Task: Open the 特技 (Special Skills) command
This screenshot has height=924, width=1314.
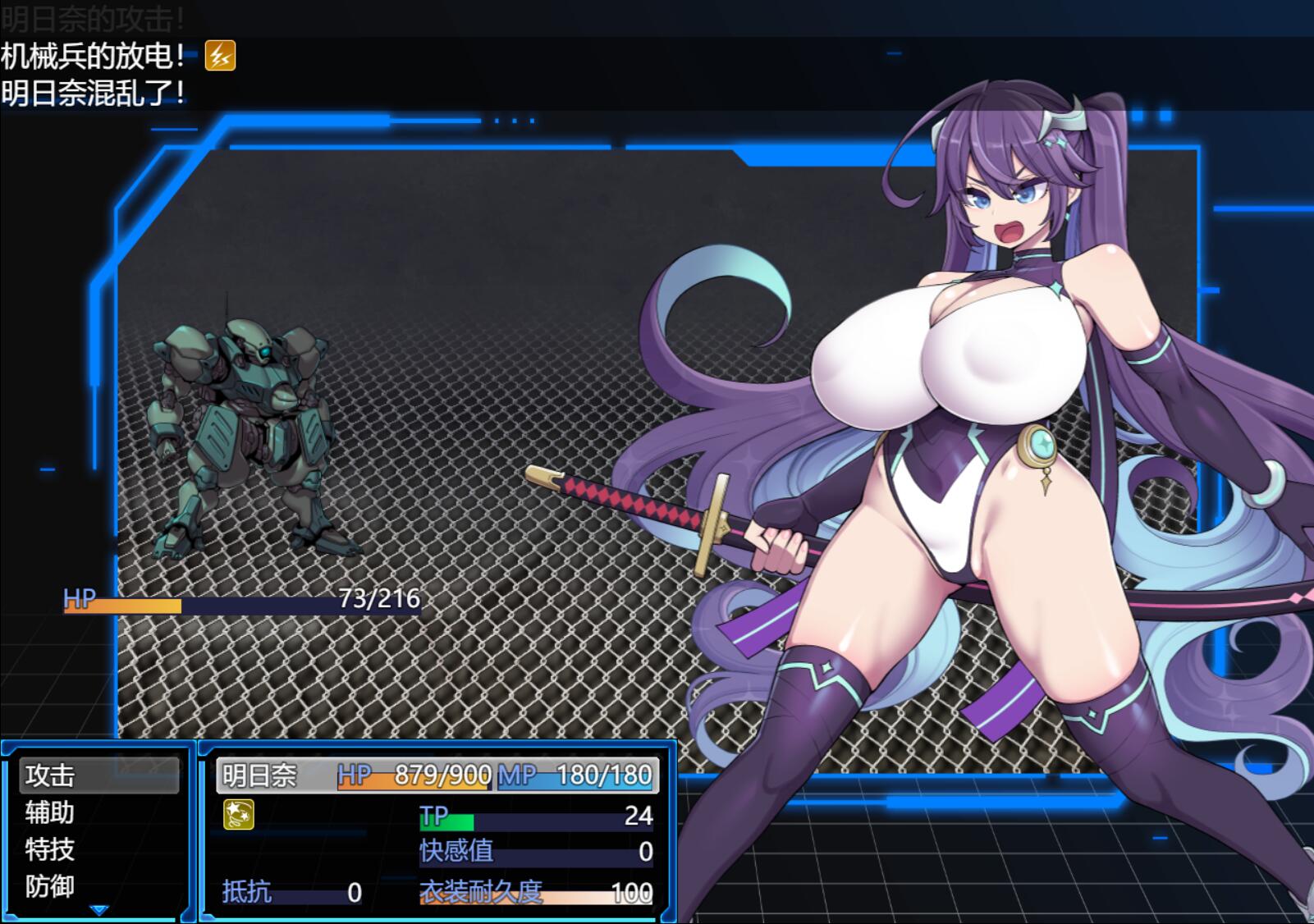Action: (x=98, y=849)
